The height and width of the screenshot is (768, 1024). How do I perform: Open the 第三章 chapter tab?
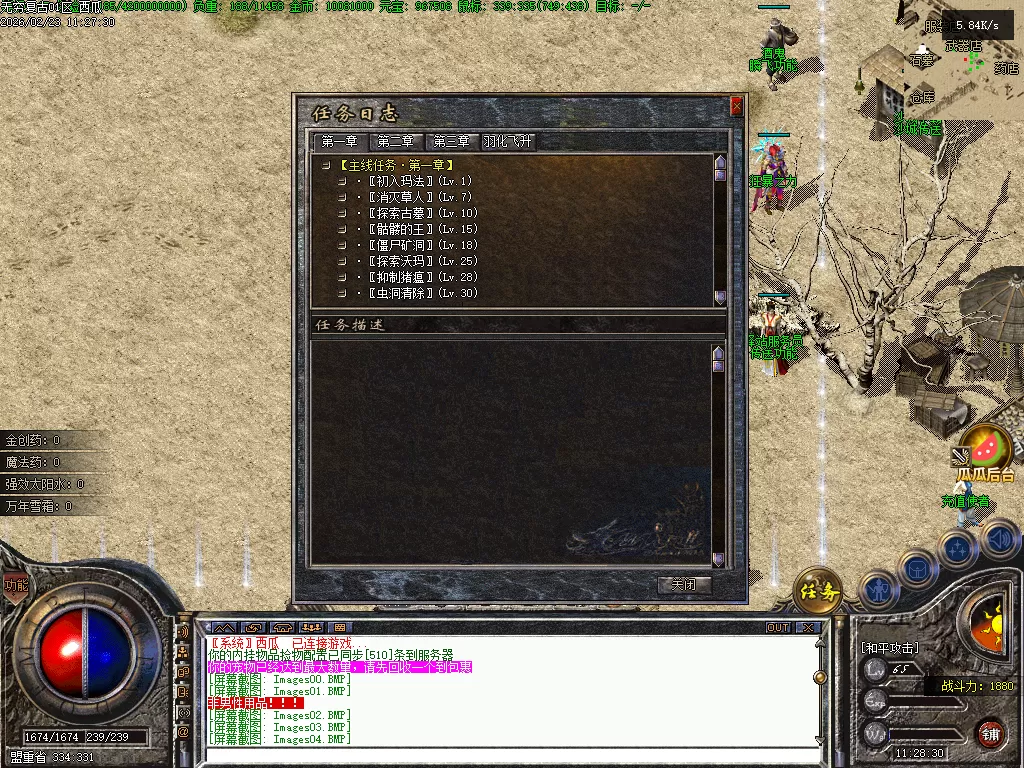(452, 142)
